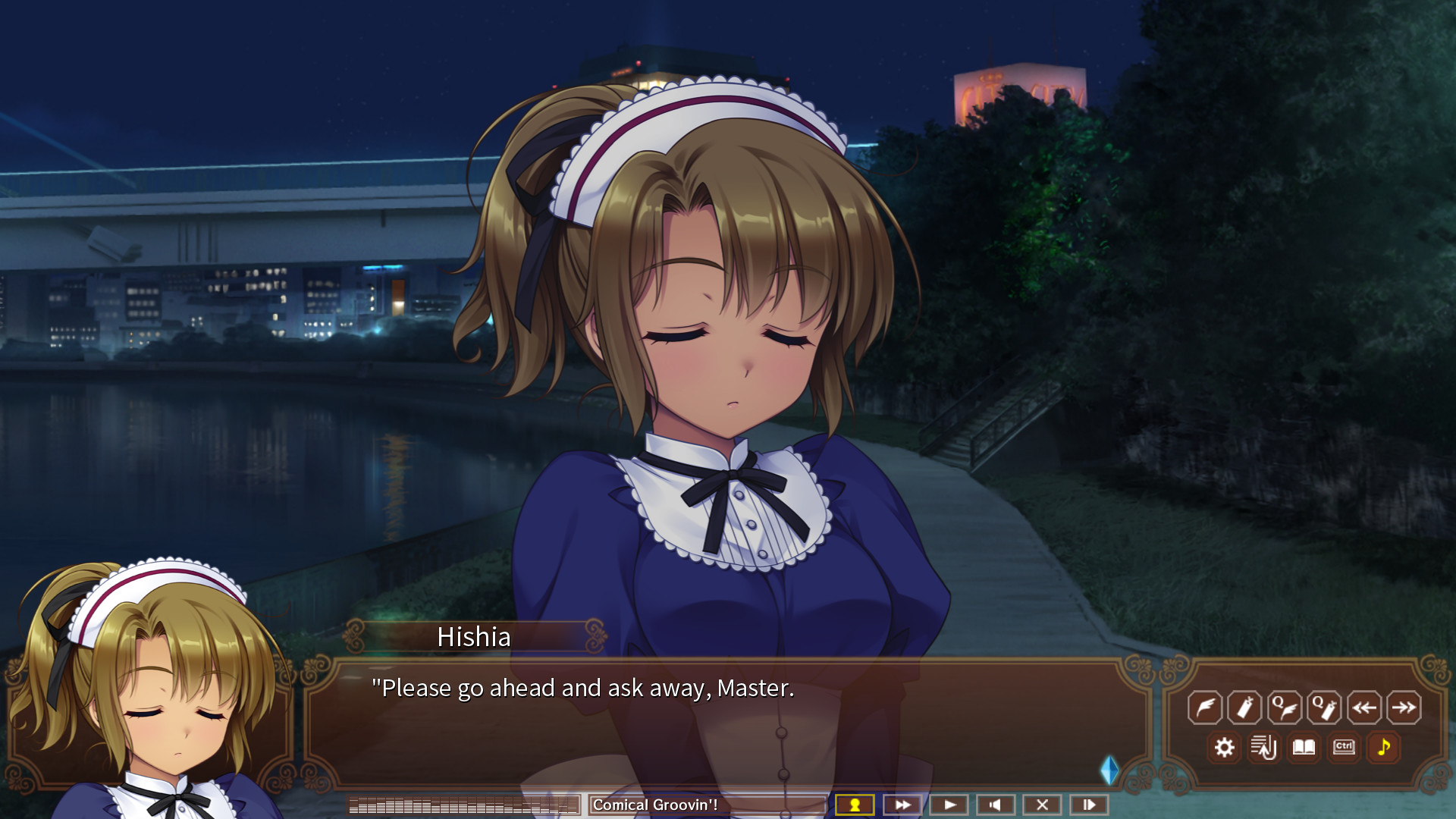
Task: Toggle the Ctrl skip button
Action: pos(1344,748)
